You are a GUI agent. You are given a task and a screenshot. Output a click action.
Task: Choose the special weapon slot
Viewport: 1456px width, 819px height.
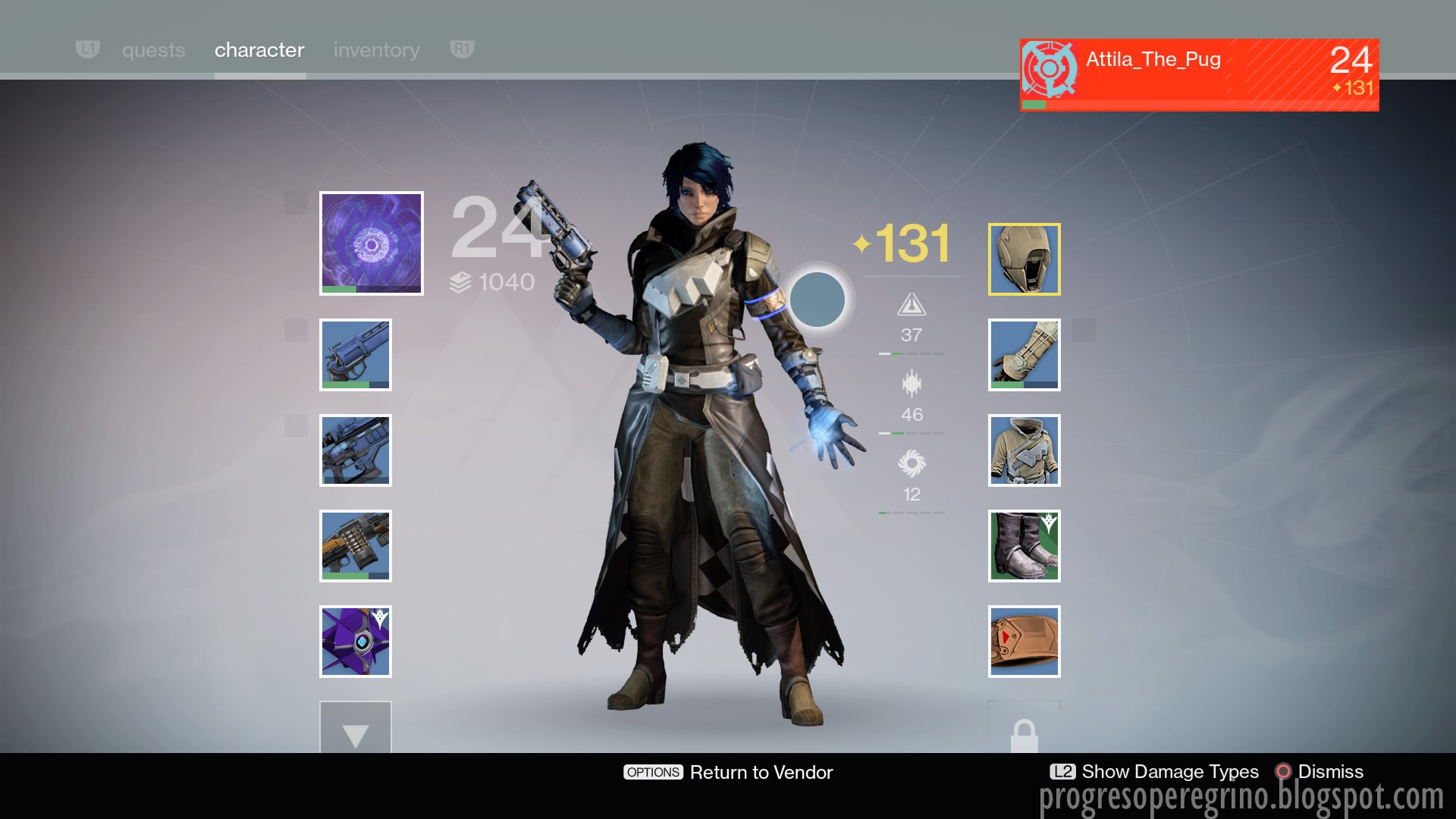pos(356,450)
